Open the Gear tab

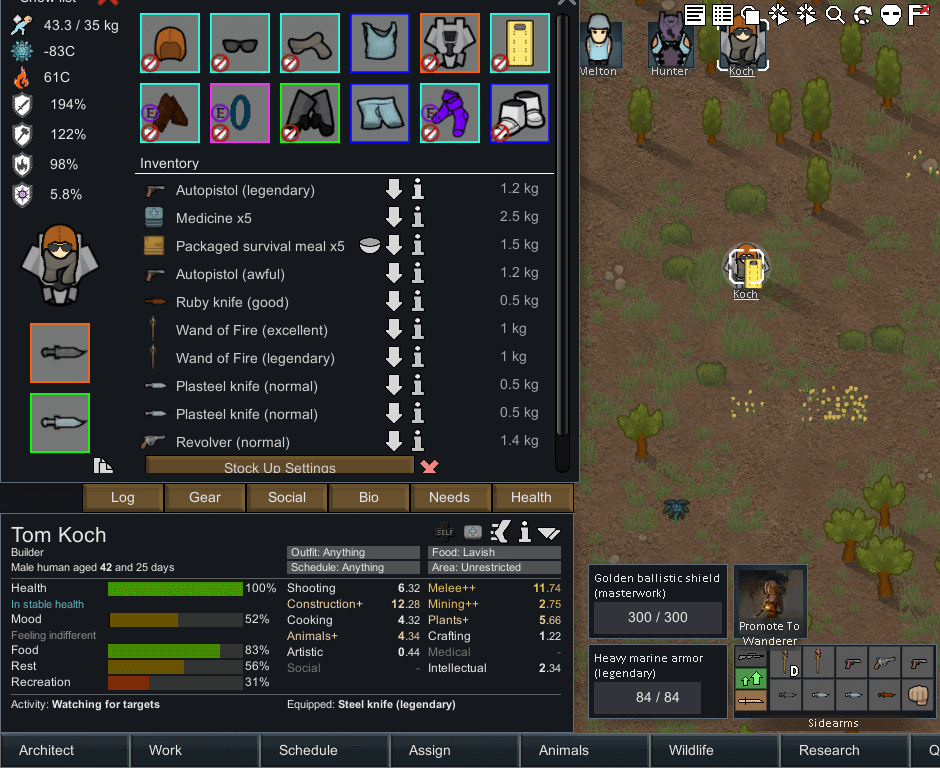click(205, 497)
